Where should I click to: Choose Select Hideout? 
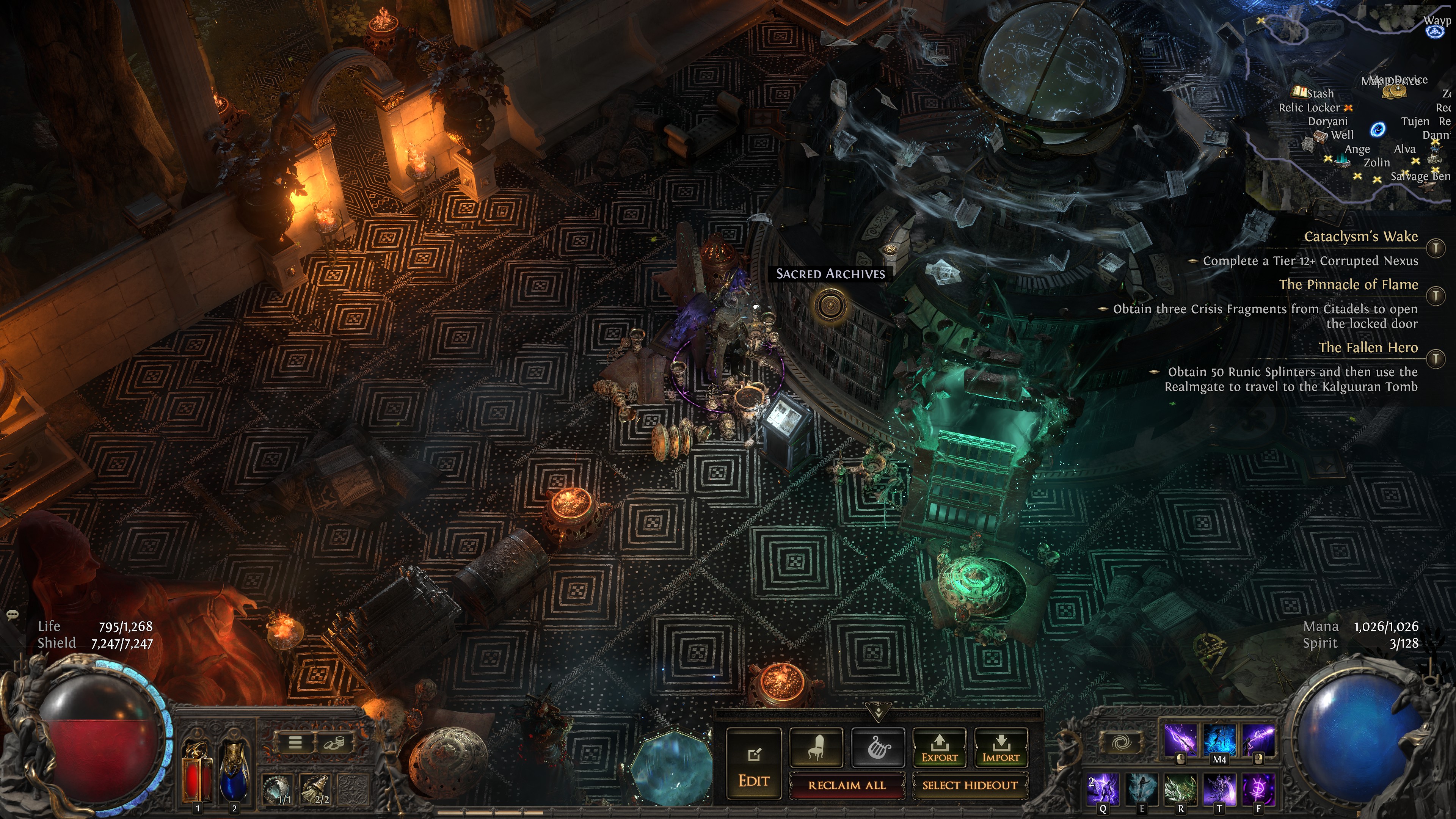(970, 785)
